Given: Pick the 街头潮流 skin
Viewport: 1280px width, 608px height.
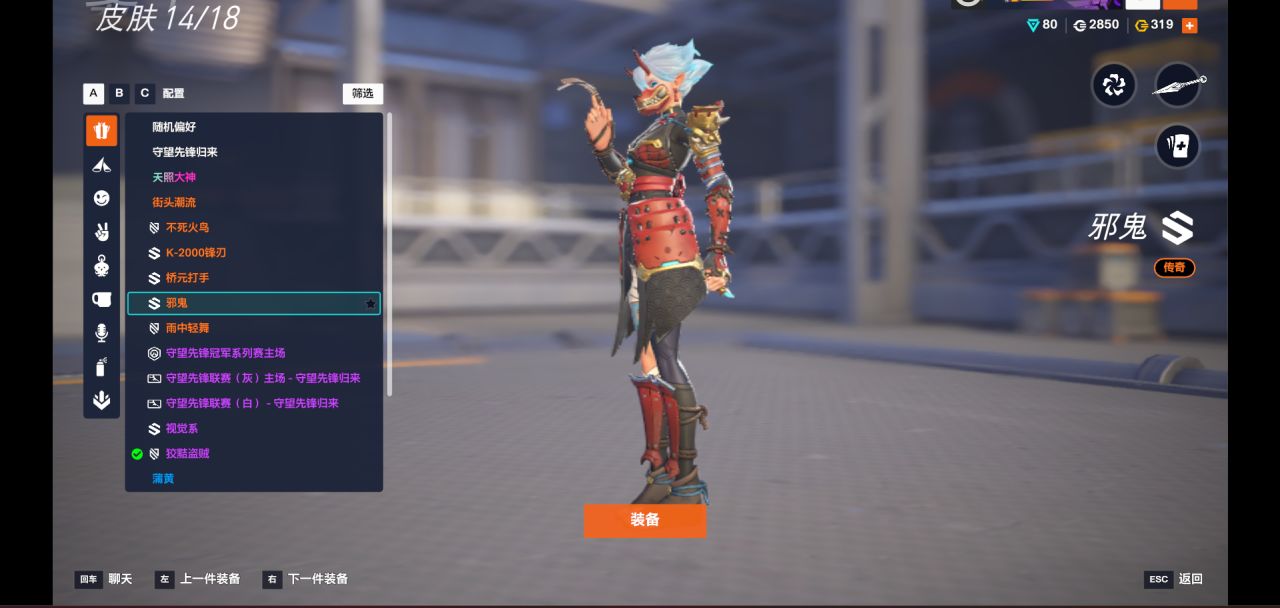Looking at the screenshot, I should coord(174,202).
